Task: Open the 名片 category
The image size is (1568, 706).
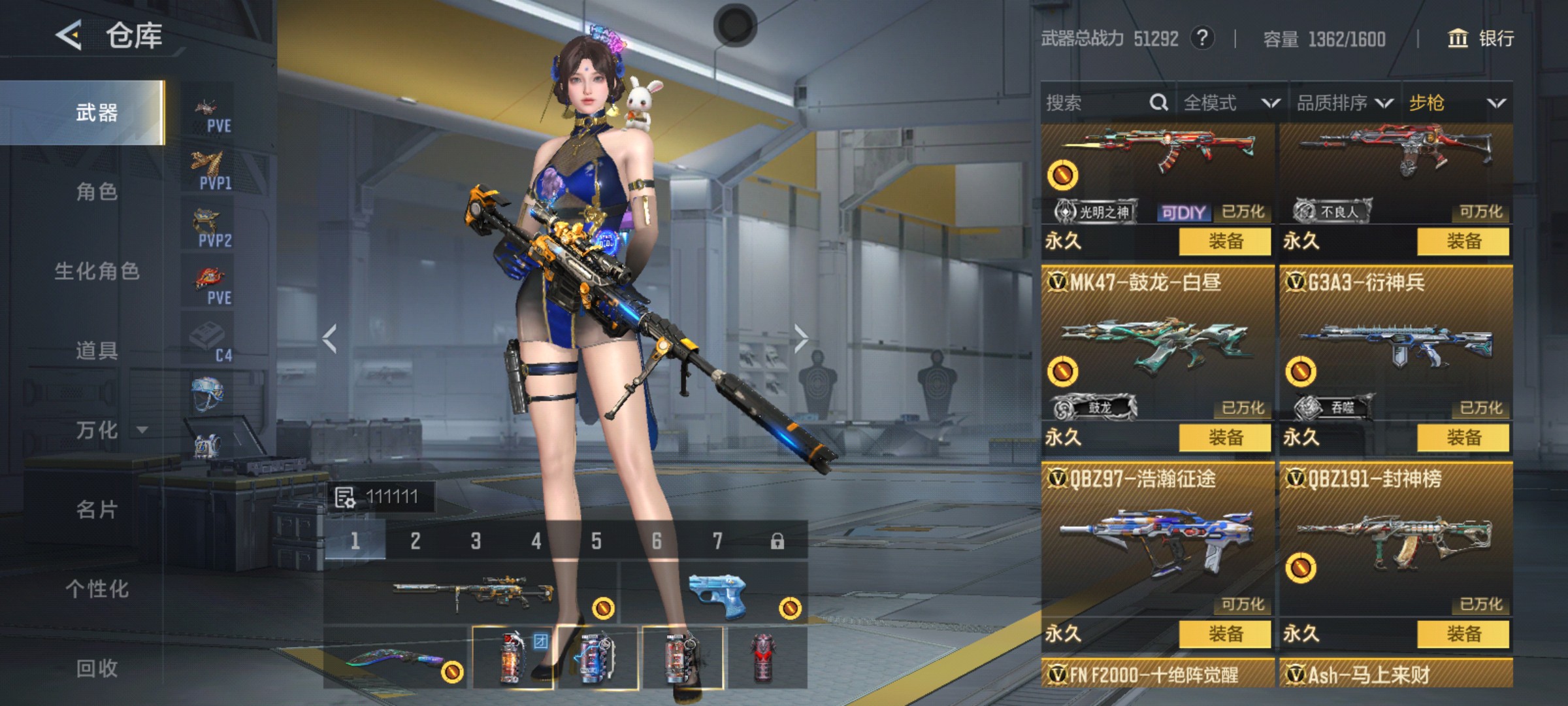Action: (97, 509)
